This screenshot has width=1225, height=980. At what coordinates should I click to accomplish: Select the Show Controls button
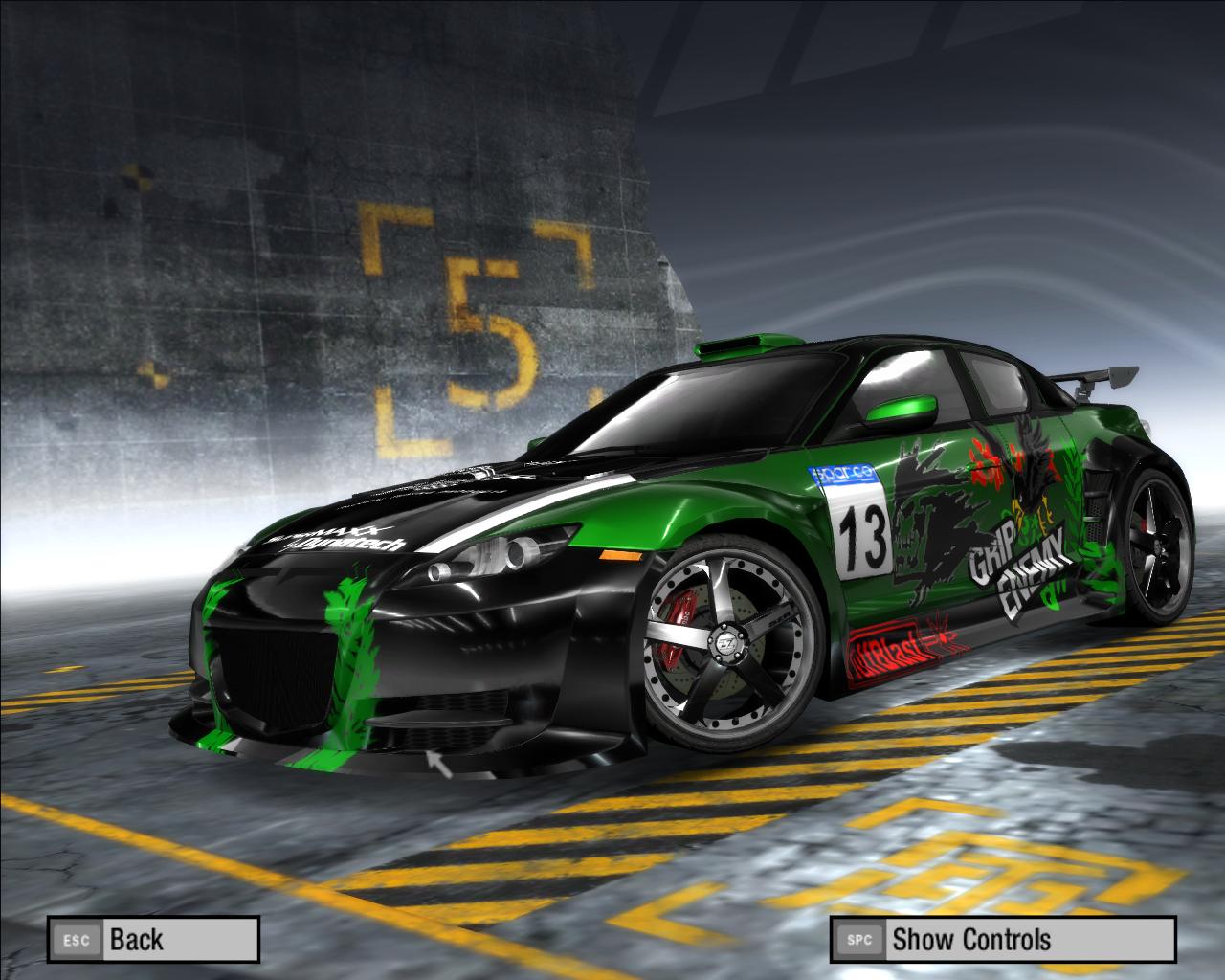click(x=1001, y=939)
